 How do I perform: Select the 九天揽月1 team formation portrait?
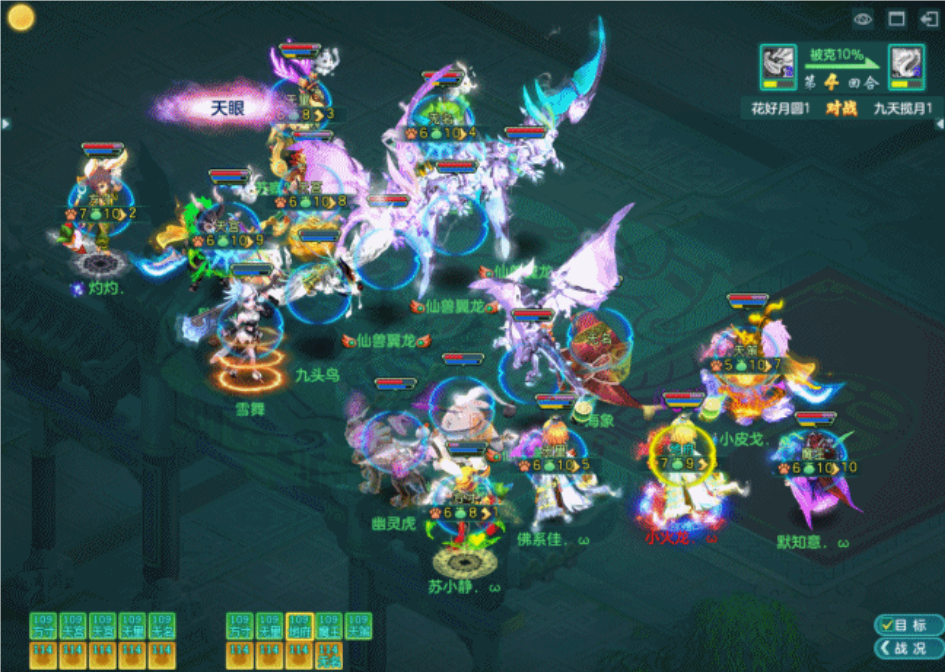(906, 66)
